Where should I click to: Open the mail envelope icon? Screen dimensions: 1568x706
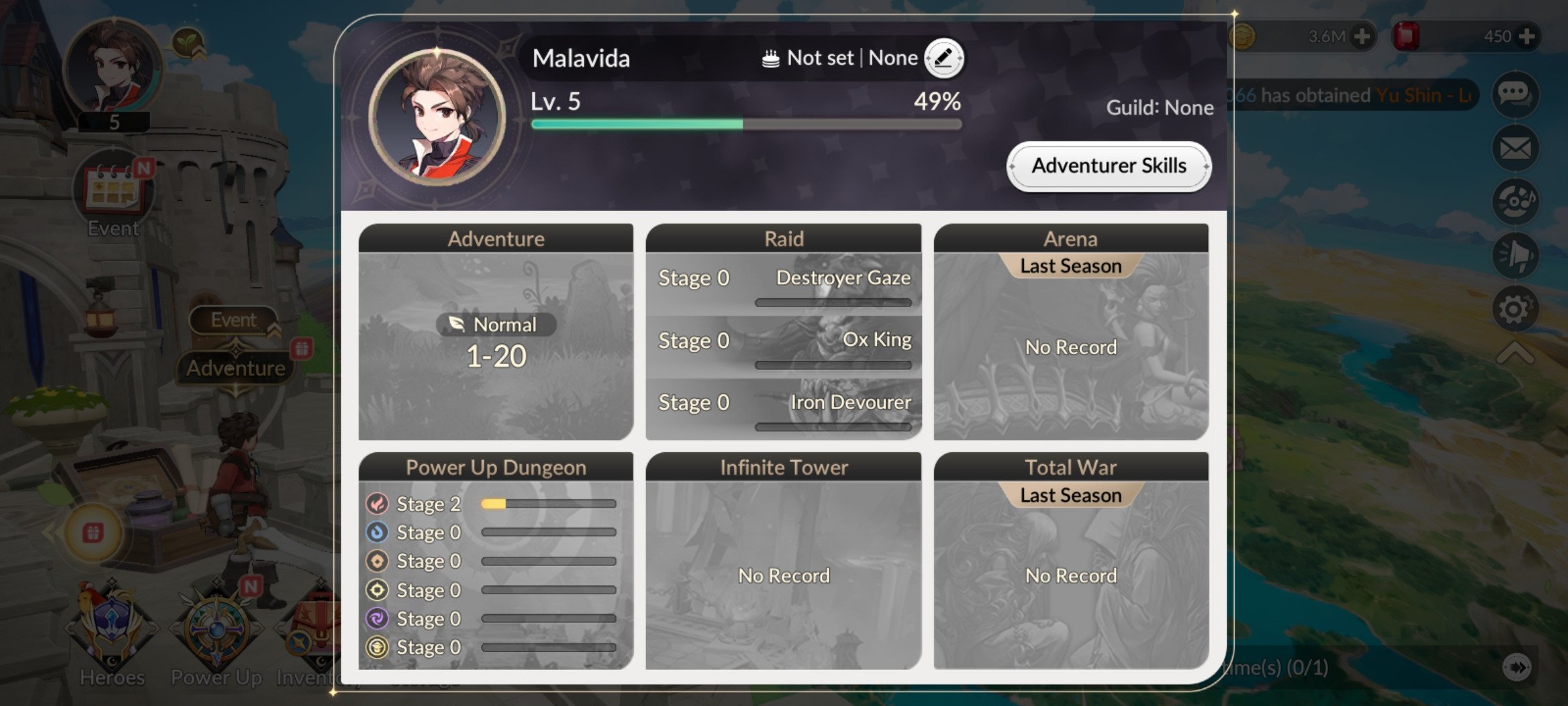(1515, 148)
